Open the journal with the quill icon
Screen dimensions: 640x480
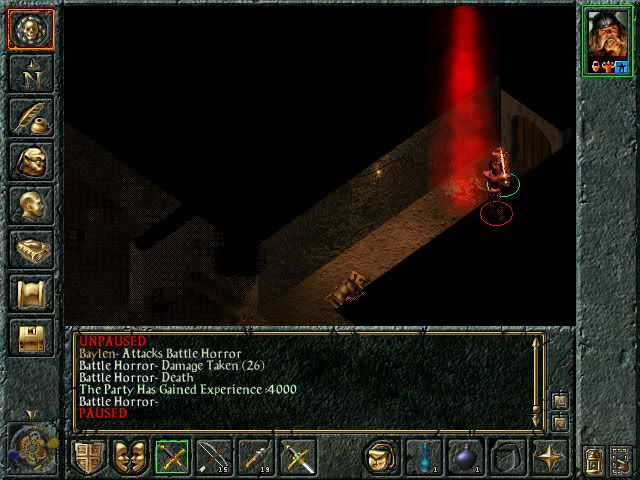(30, 117)
